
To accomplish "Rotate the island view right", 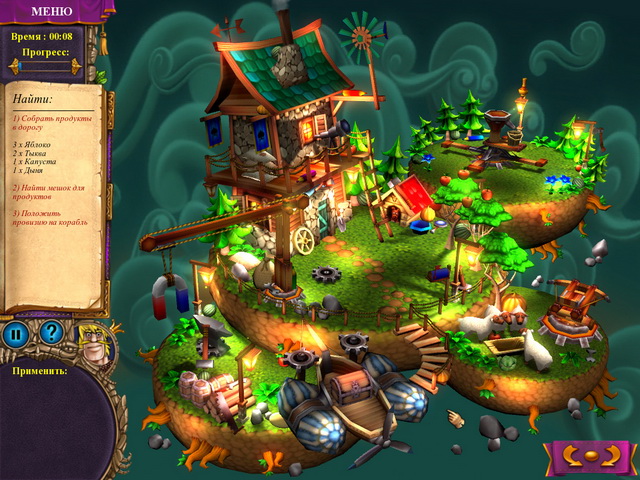I will [x=610, y=457].
